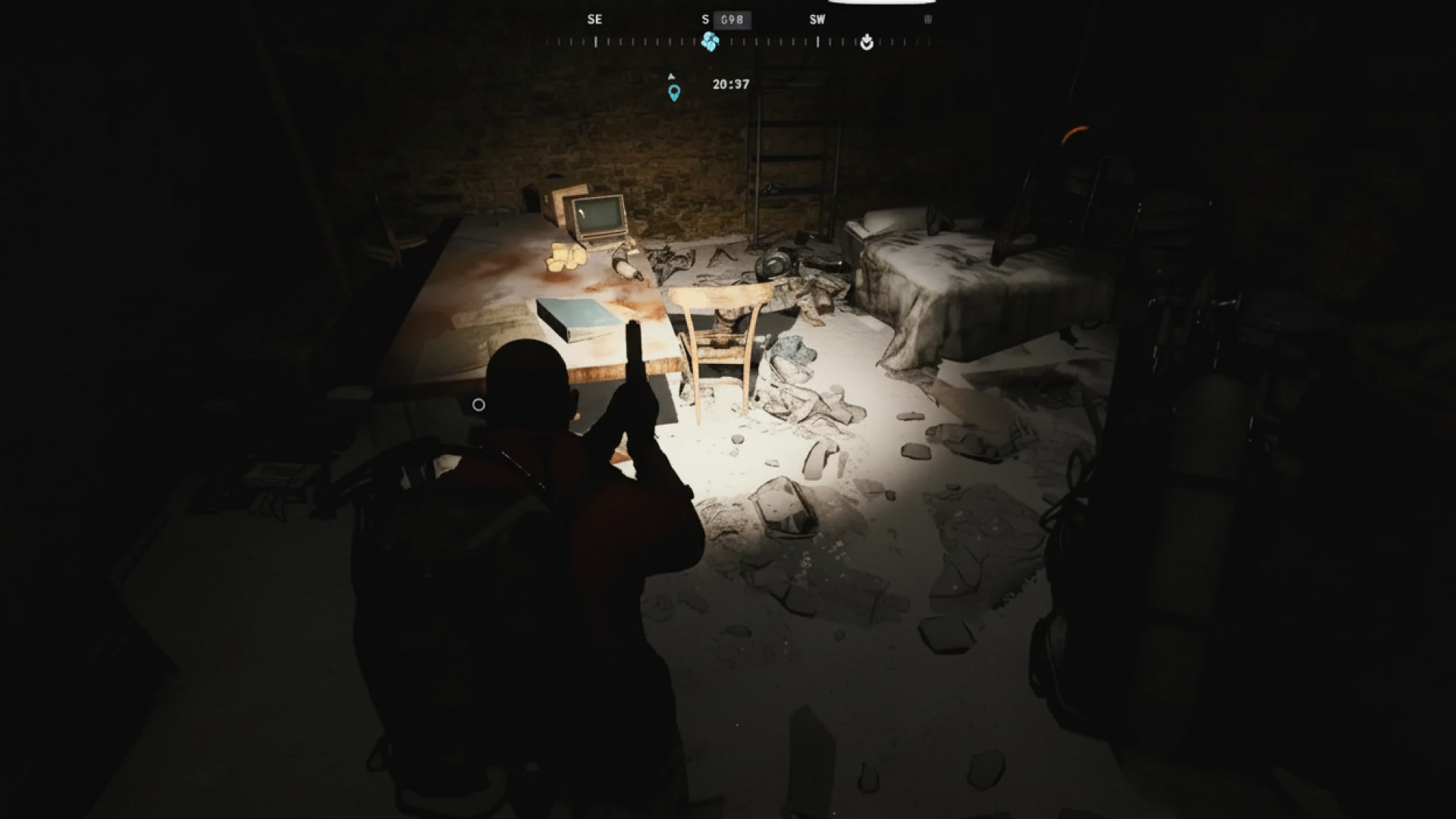Click the small circular reticle beside the player

(478, 405)
